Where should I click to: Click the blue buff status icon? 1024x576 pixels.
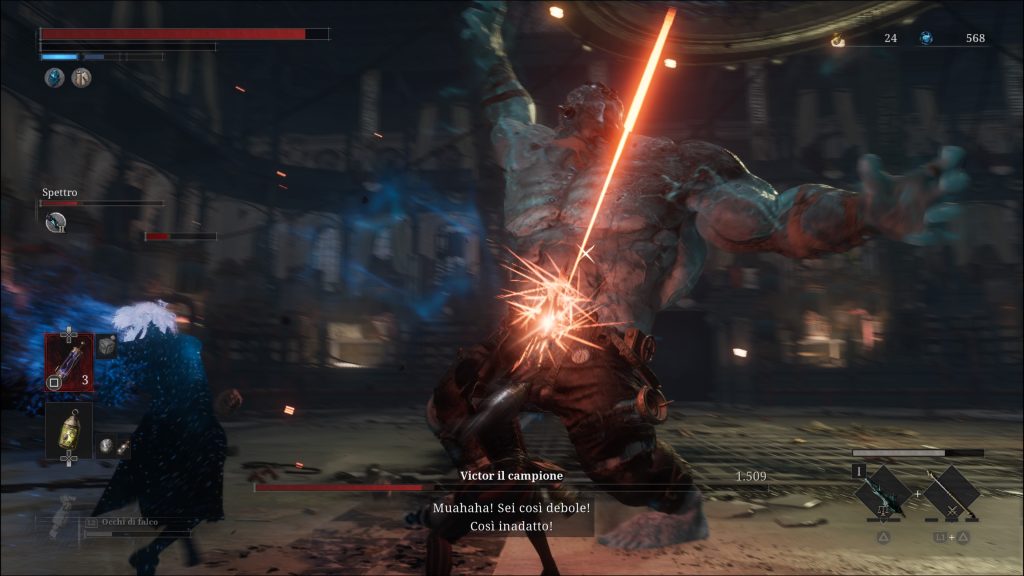pyautogui.click(x=53, y=77)
